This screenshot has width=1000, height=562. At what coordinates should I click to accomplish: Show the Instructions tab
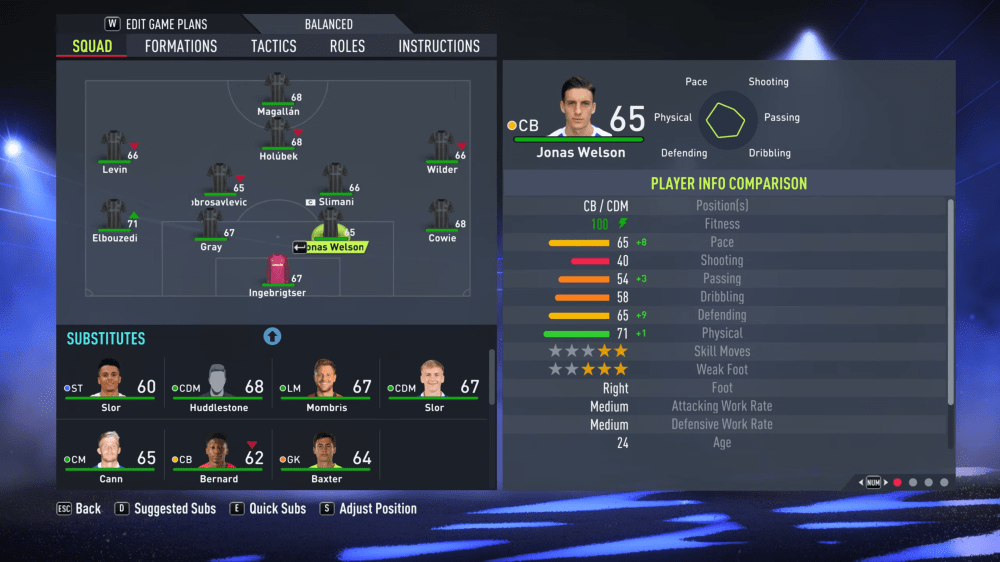click(439, 46)
